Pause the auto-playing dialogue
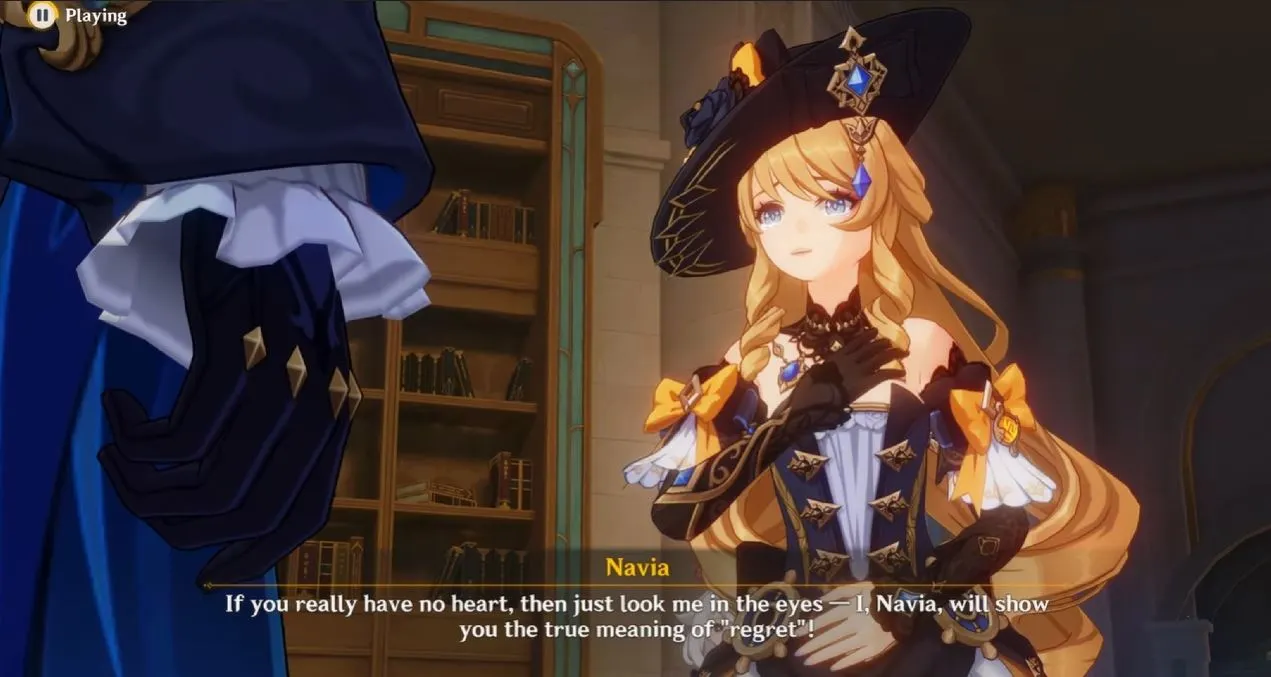Image resolution: width=1271 pixels, height=677 pixels. (x=42, y=15)
